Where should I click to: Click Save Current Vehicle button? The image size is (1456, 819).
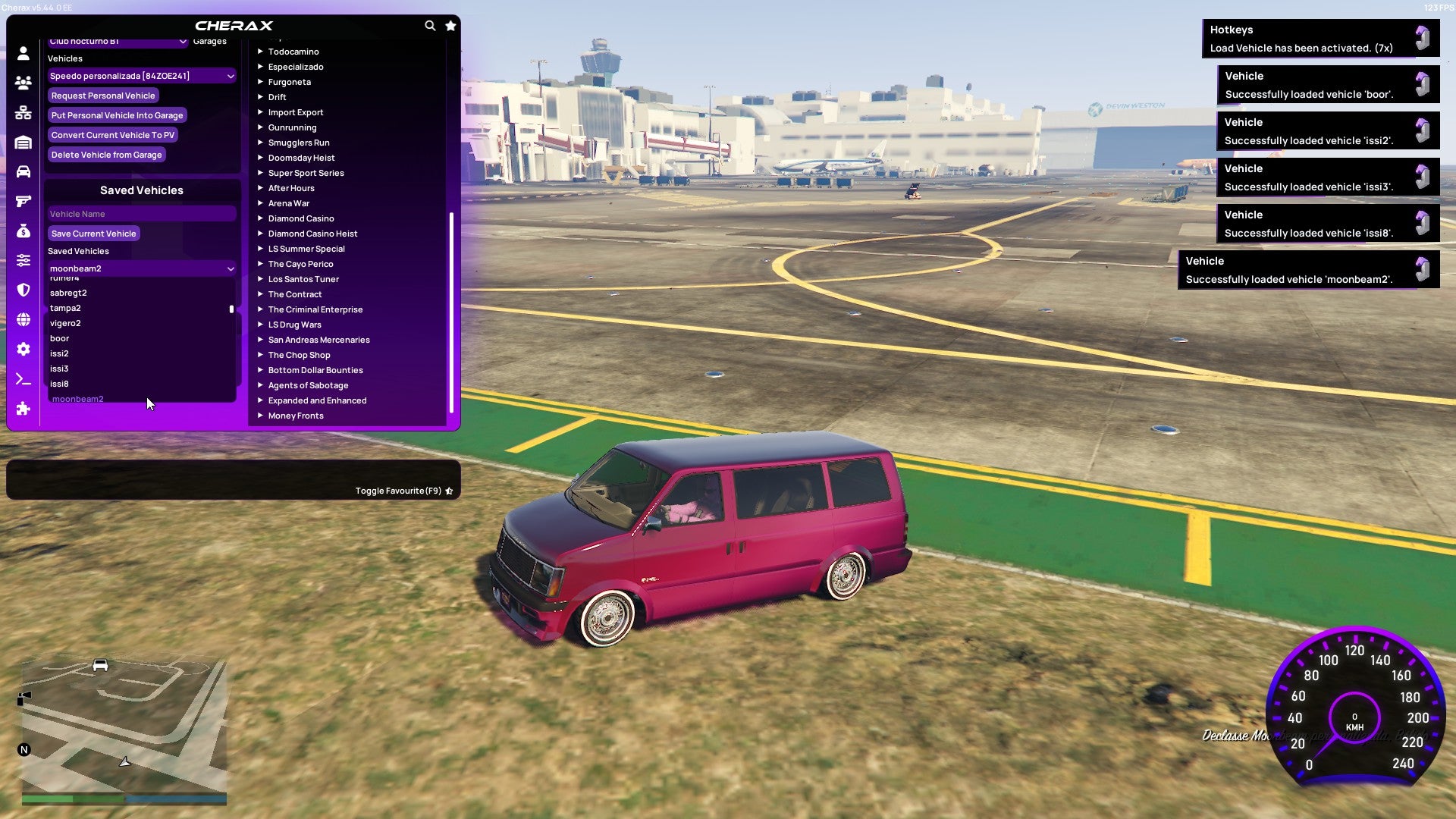click(93, 233)
